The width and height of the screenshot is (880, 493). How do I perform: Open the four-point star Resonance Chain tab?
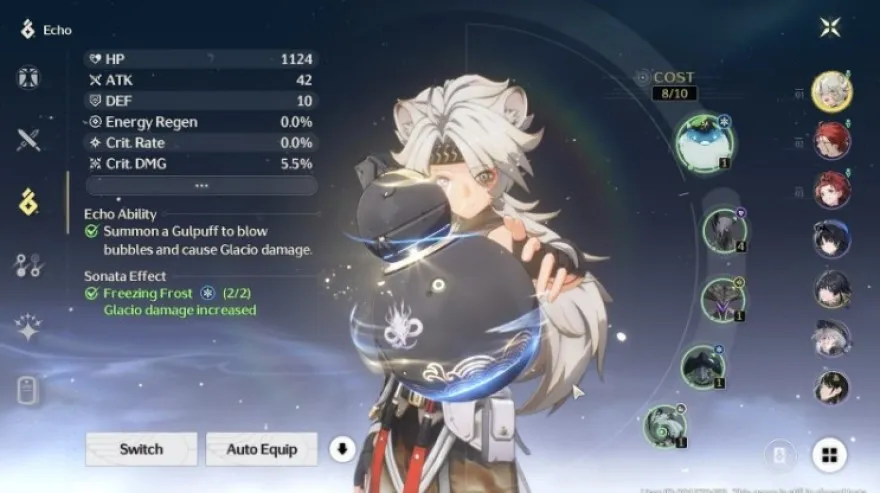point(28,328)
